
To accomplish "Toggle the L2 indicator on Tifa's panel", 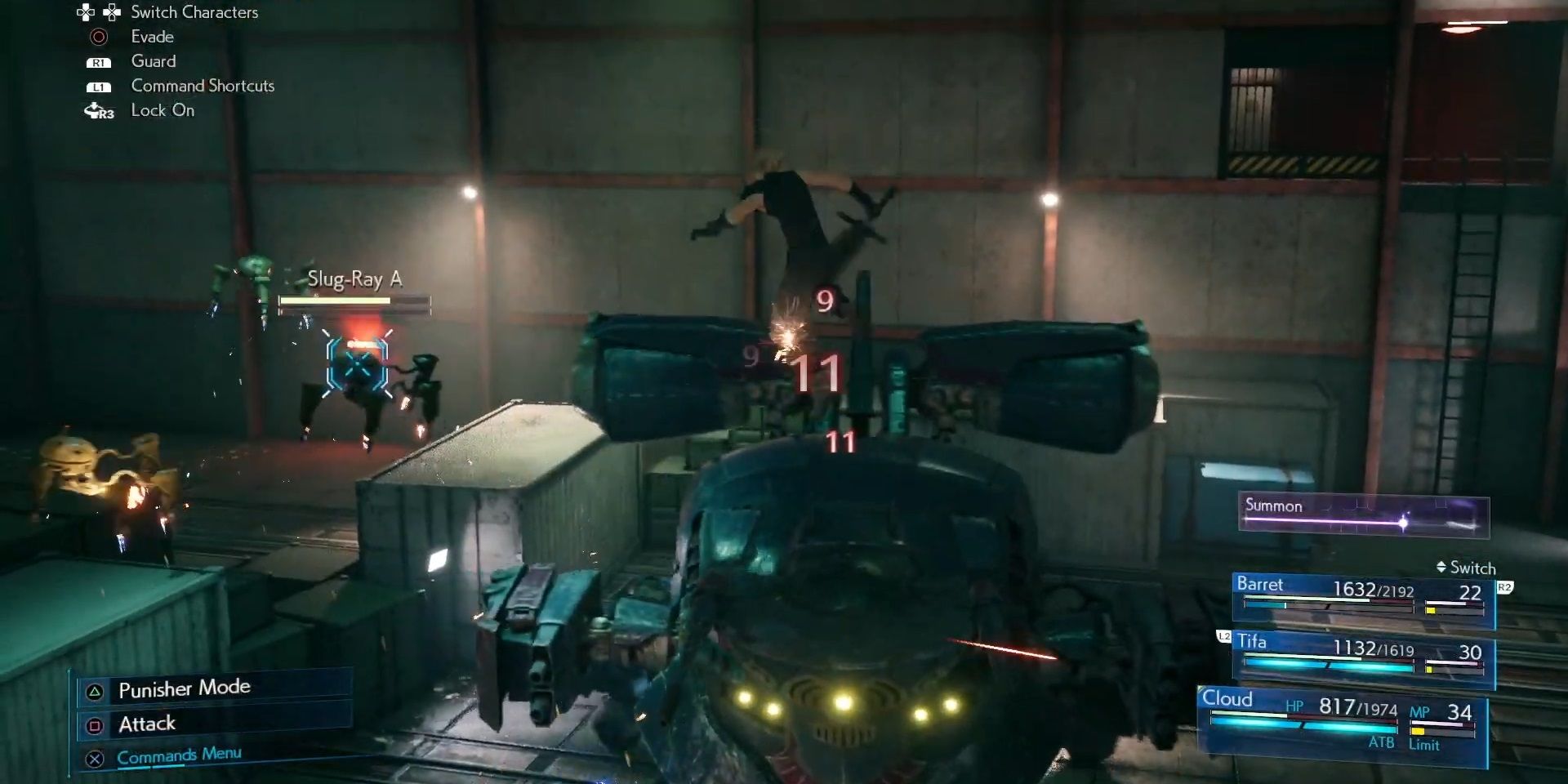I will (1224, 636).
